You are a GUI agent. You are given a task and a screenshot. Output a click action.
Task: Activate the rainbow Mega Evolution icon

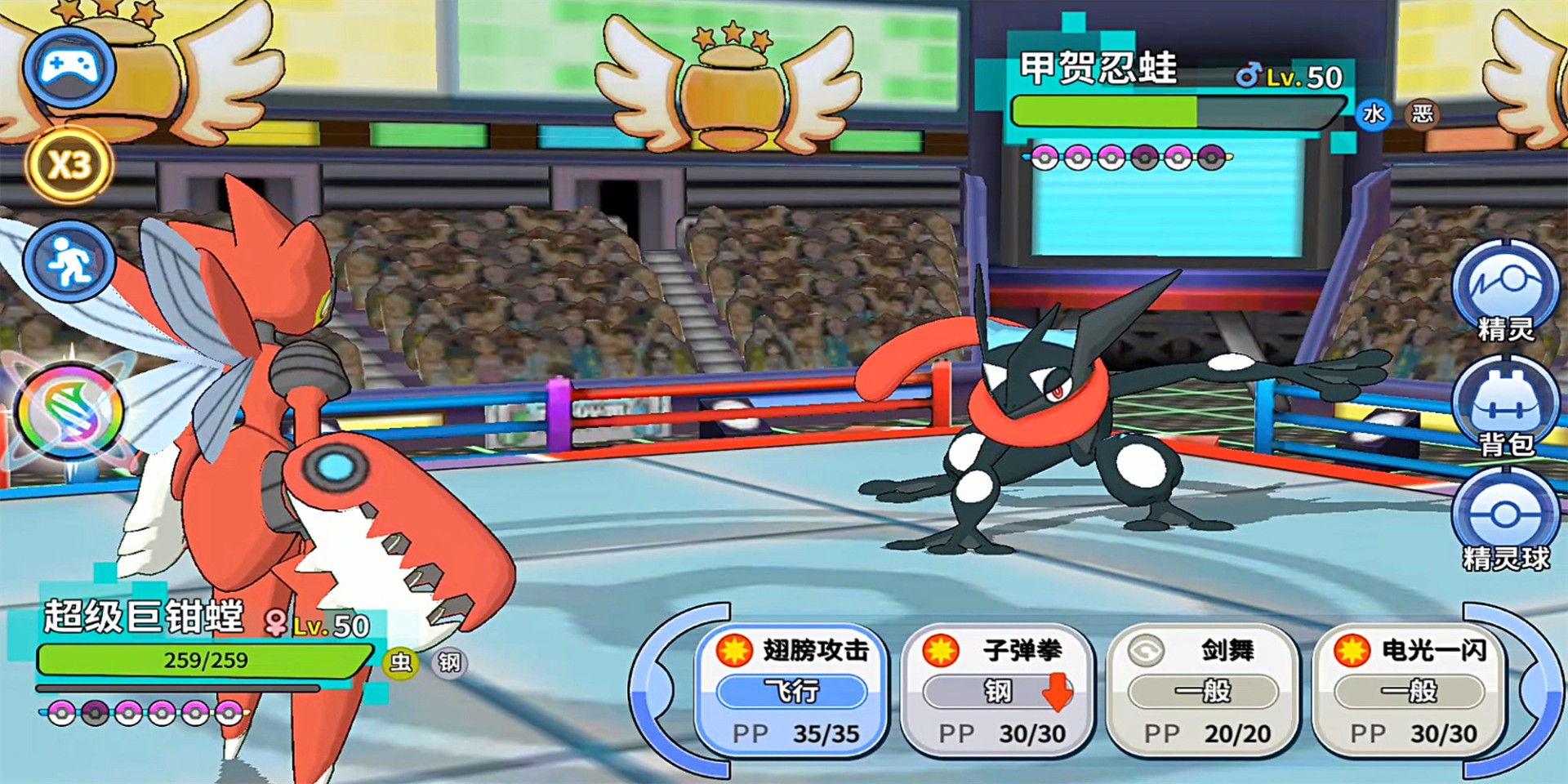(x=71, y=413)
